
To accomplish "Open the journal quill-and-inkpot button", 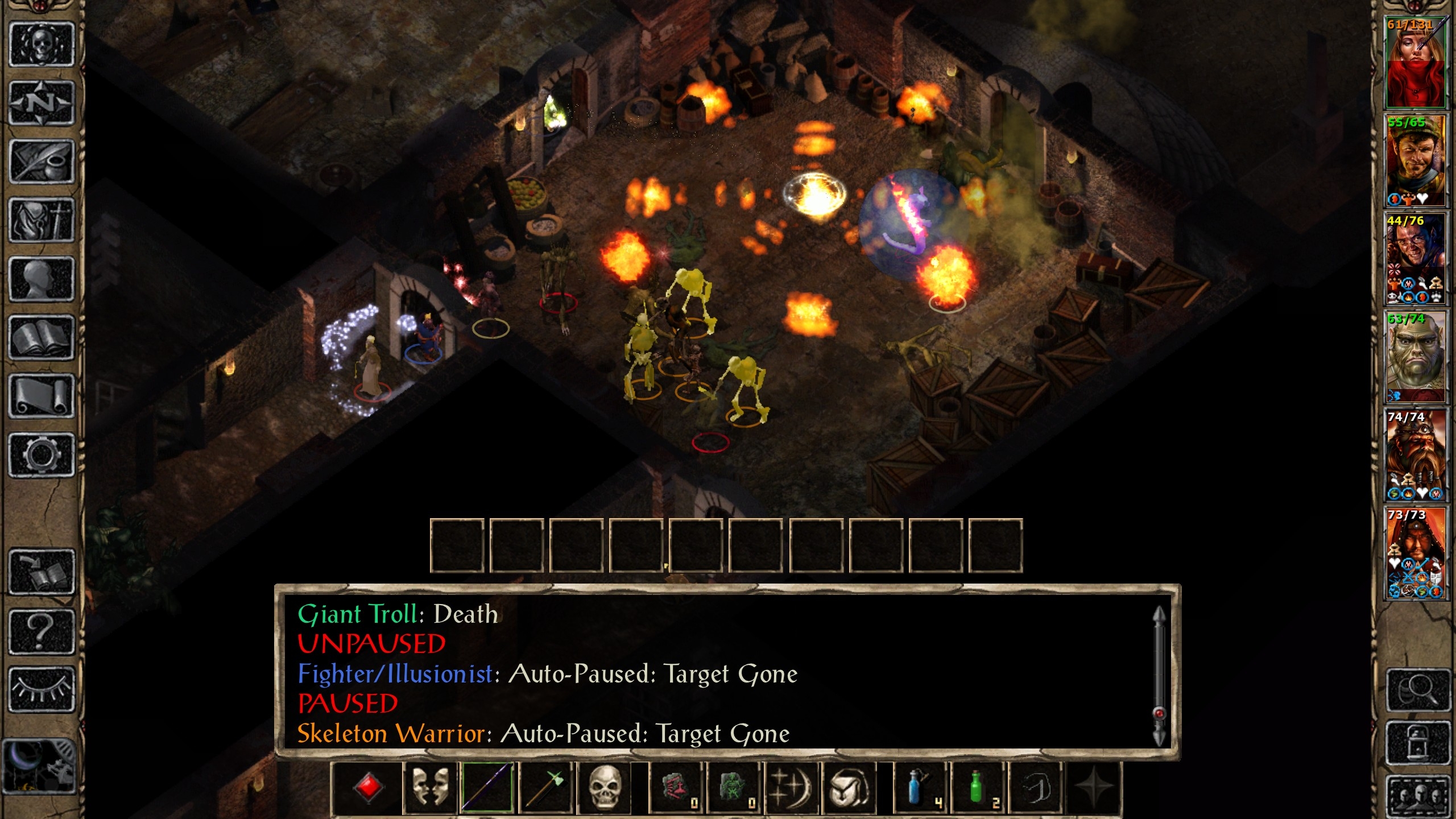I will click(42, 162).
